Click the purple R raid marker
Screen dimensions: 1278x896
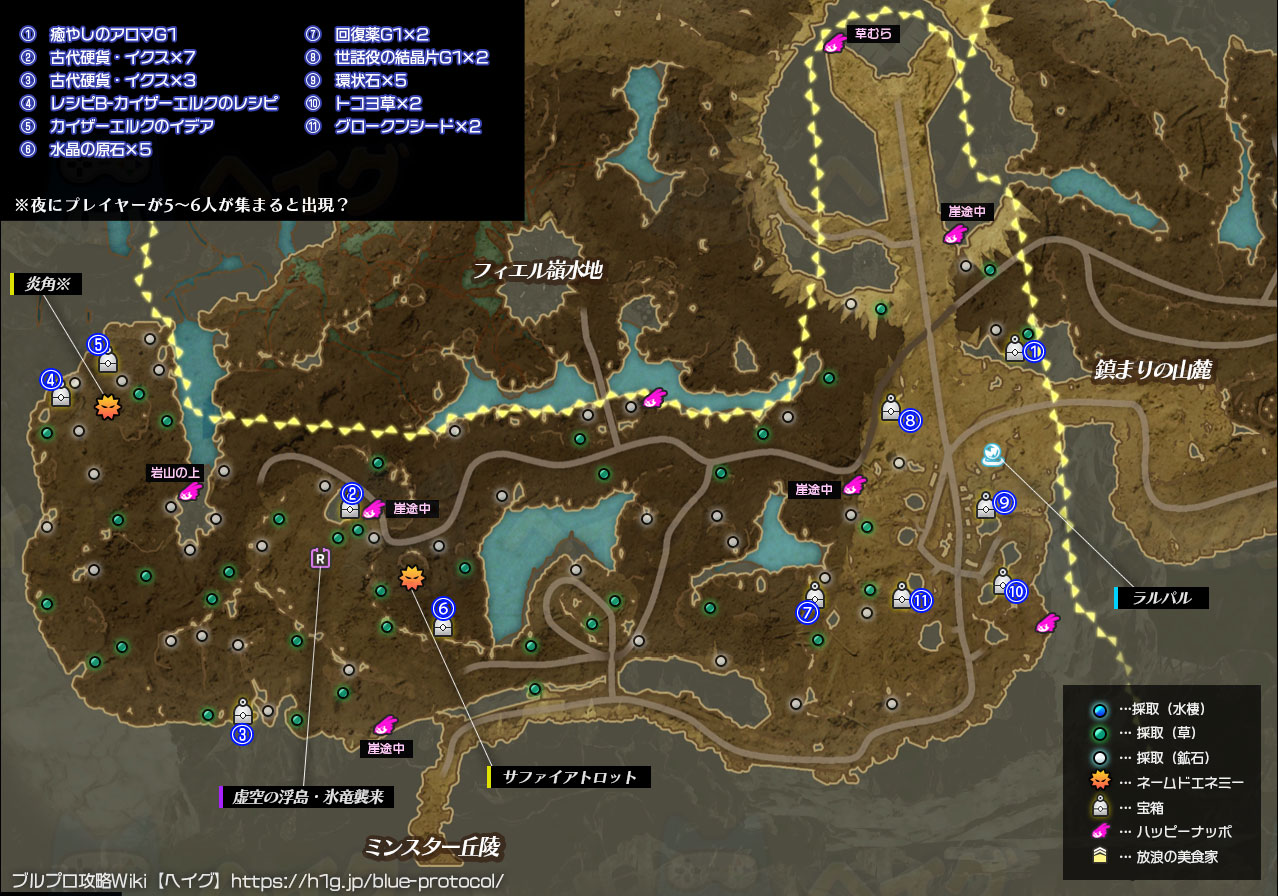click(320, 558)
